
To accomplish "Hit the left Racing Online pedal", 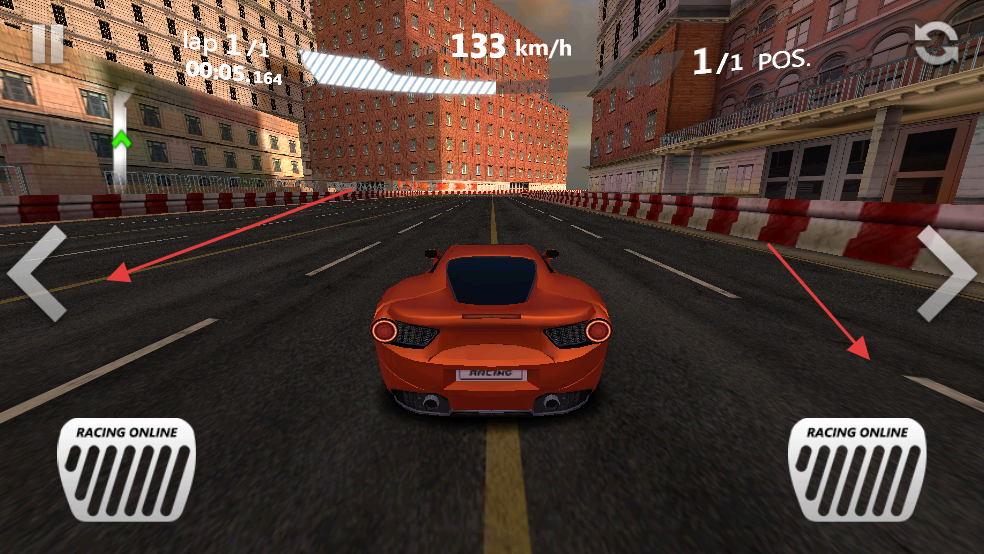I will tap(126, 469).
